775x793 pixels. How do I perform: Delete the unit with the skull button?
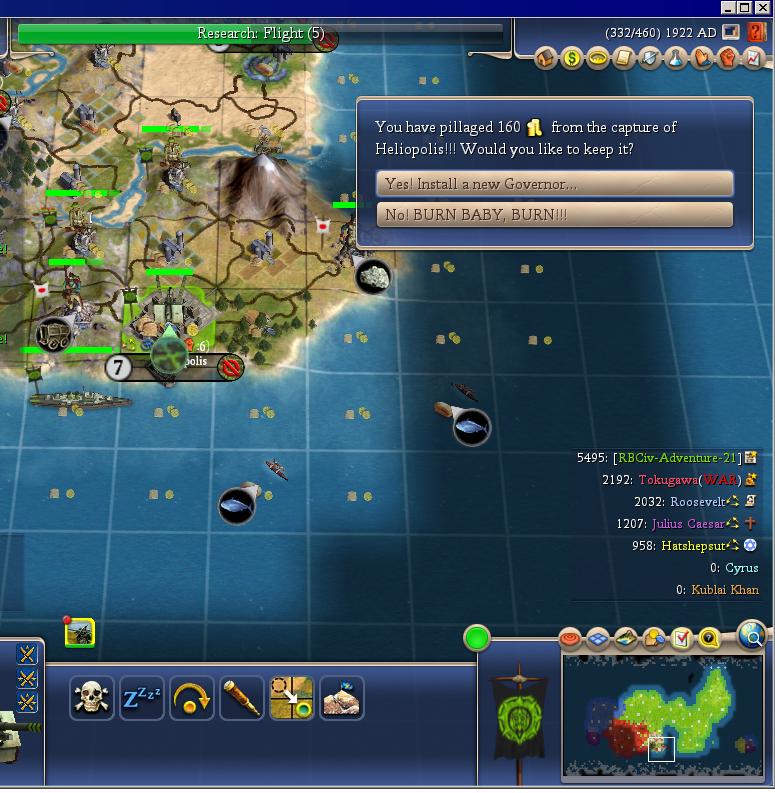(x=92, y=698)
